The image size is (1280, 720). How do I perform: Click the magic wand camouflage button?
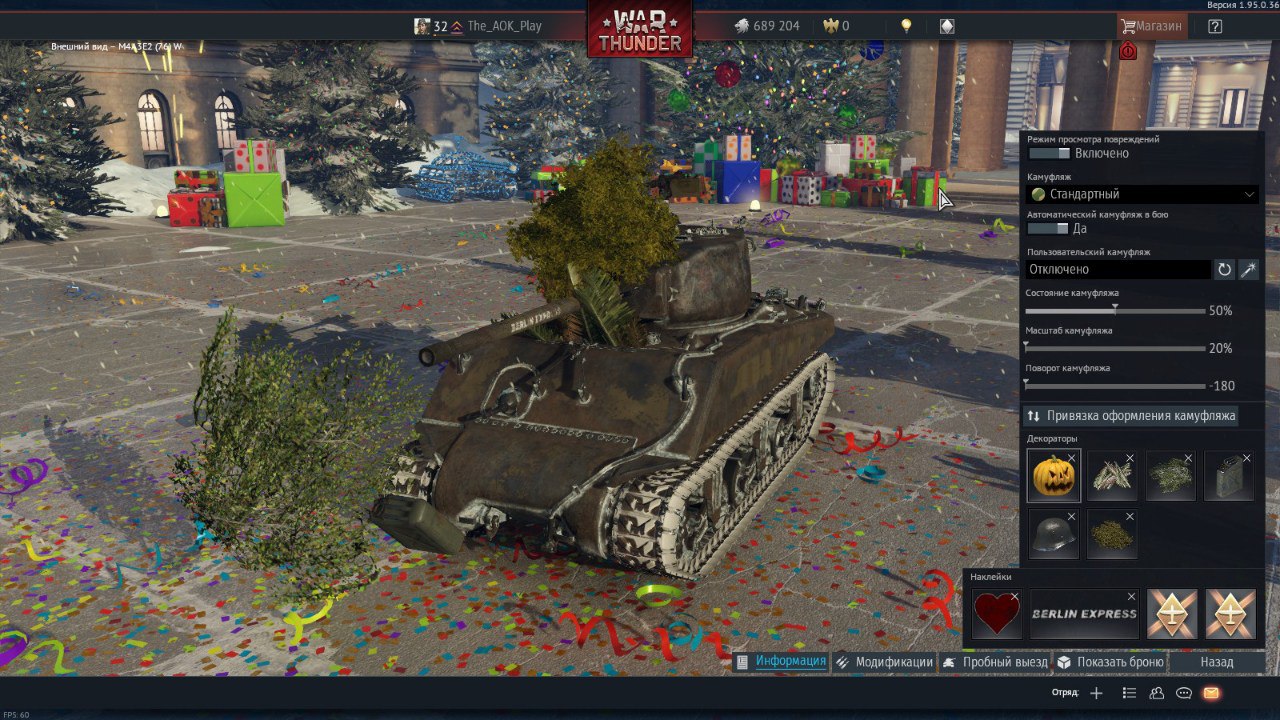(x=1249, y=269)
